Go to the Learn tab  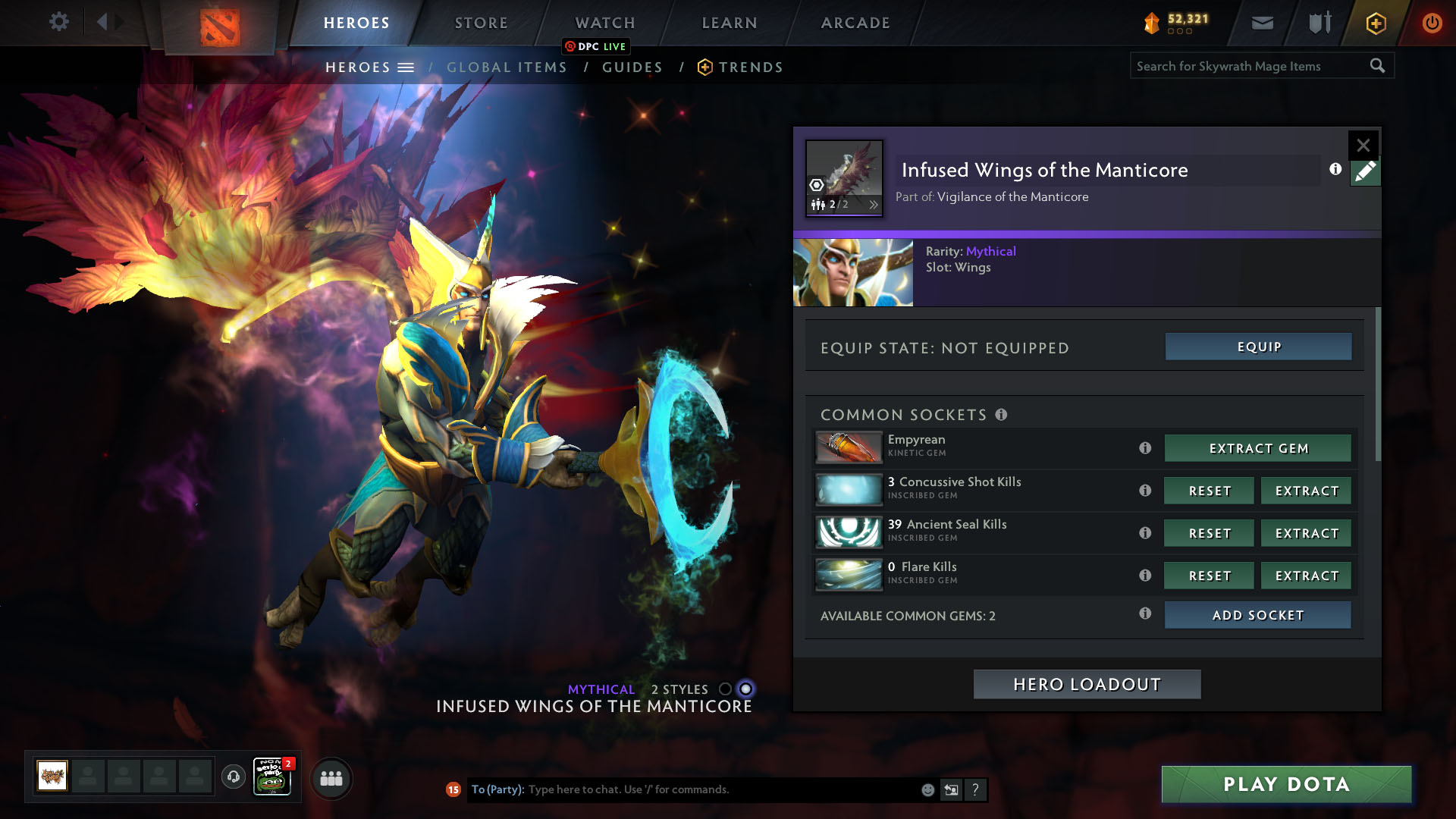coord(729,23)
